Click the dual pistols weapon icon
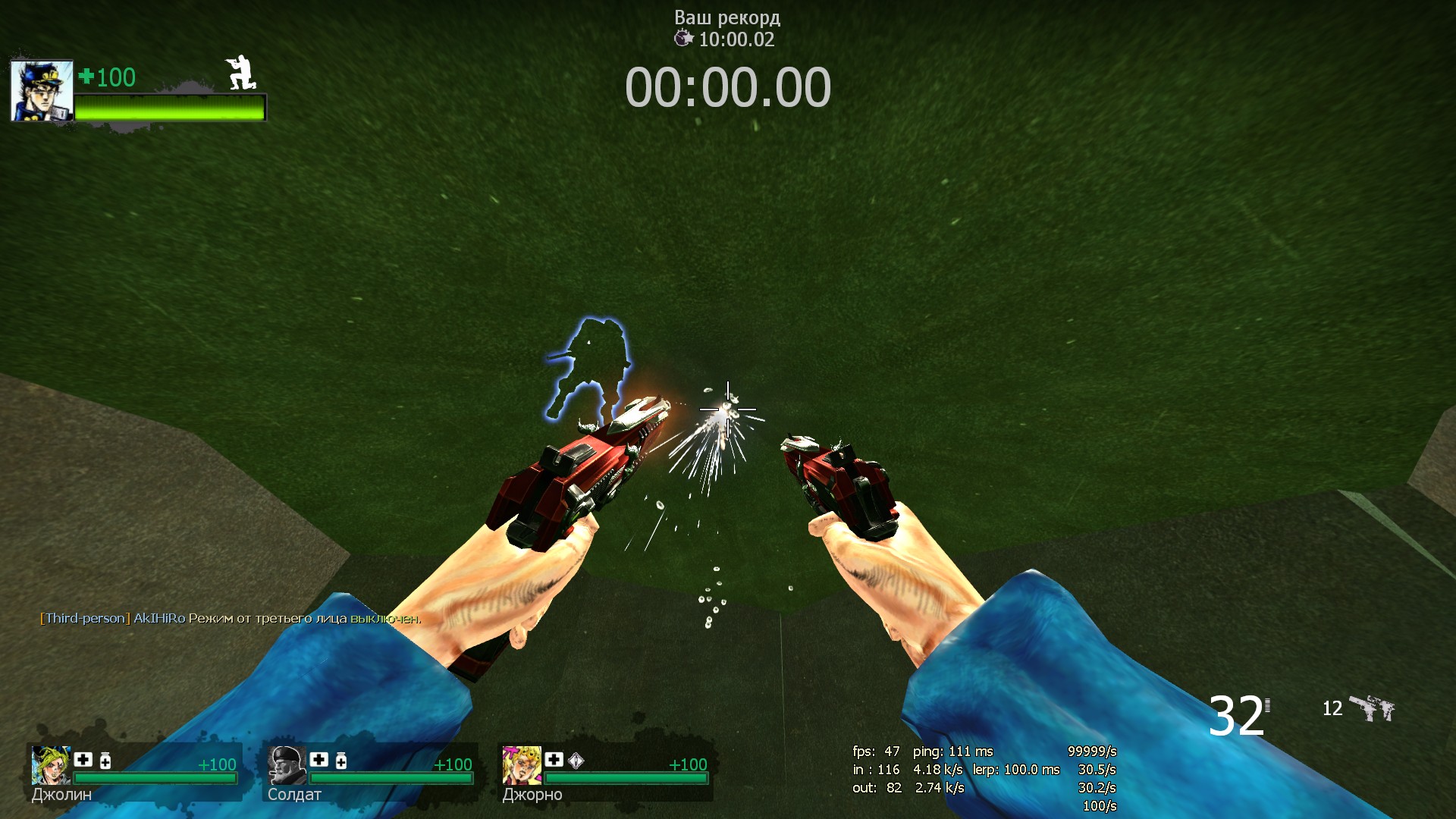The width and height of the screenshot is (1456, 819). pyautogui.click(x=1373, y=708)
